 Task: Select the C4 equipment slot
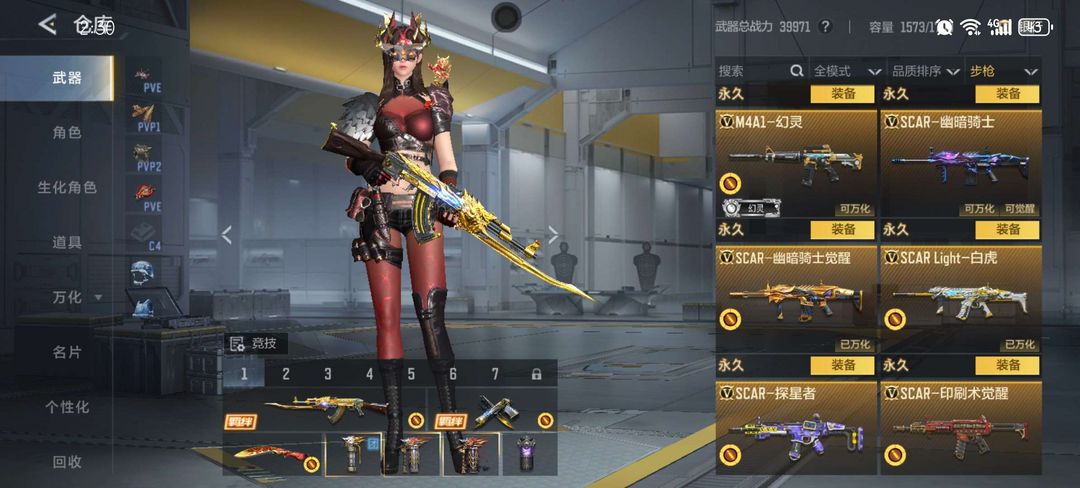147,236
